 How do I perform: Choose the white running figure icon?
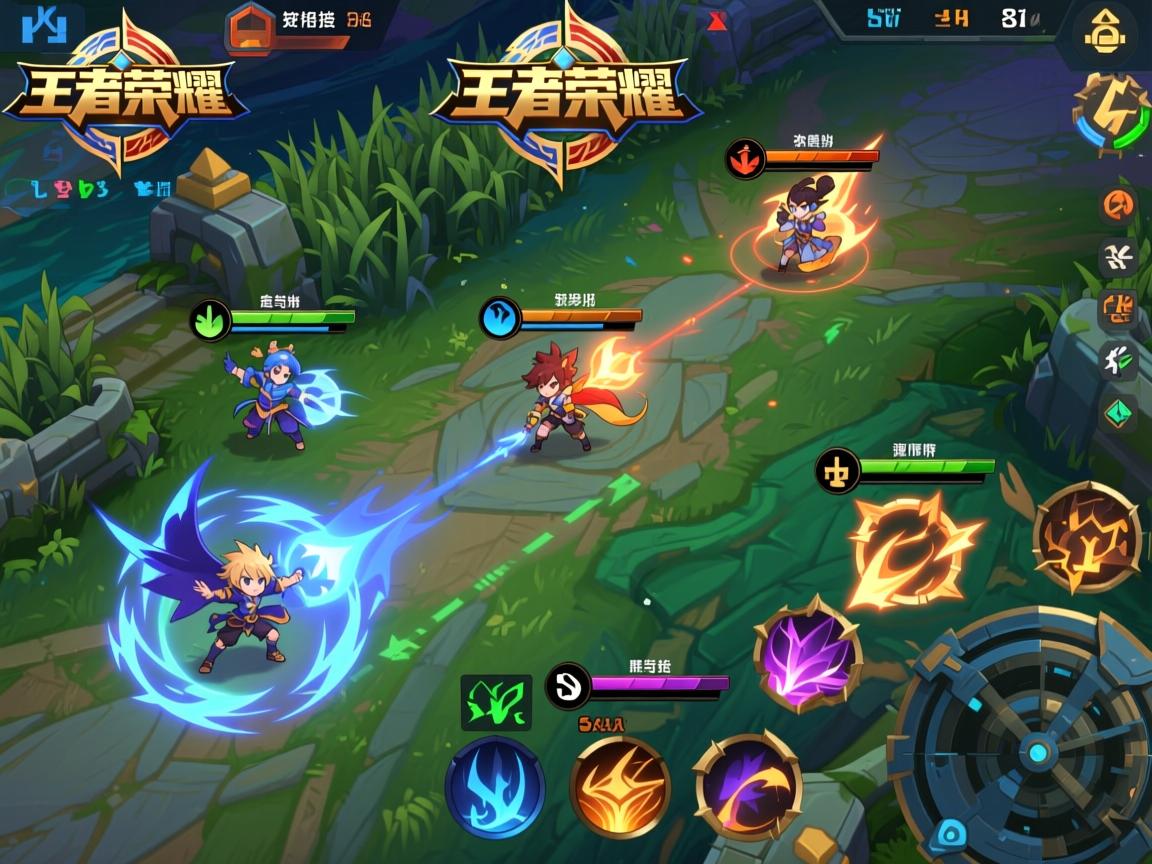[x=1117, y=359]
